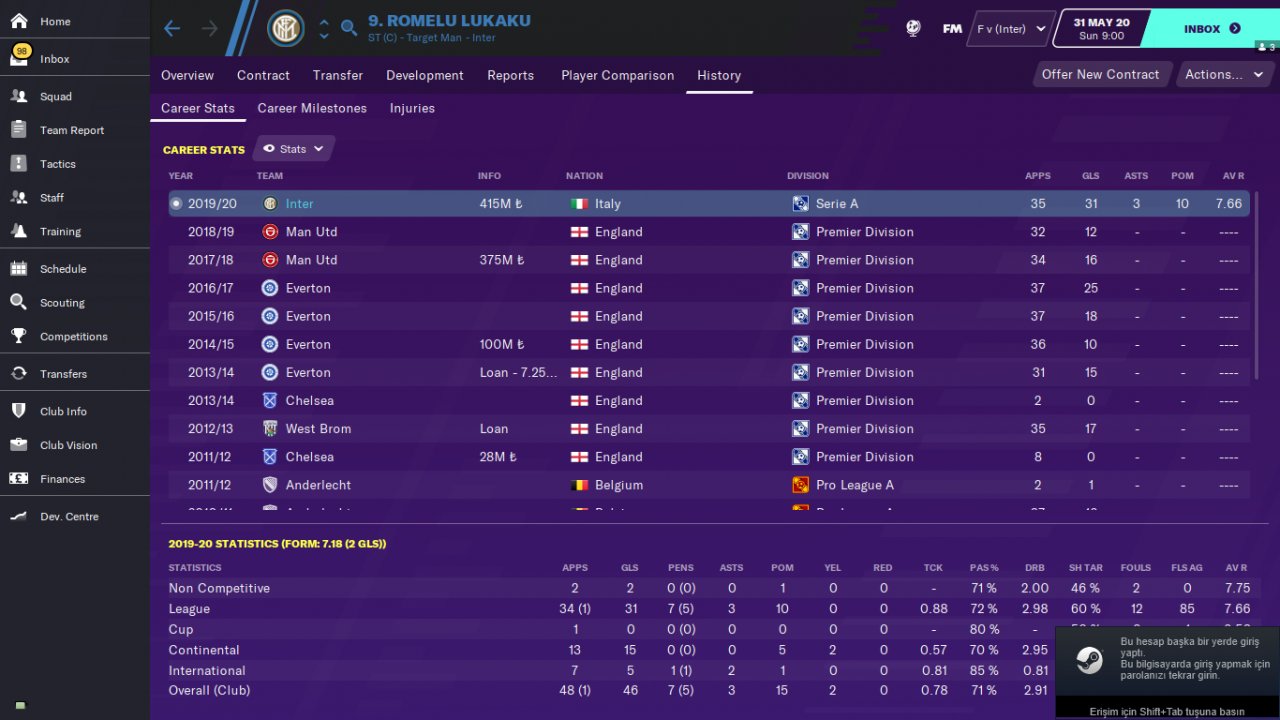Screen dimensions: 1280x720
Task: View the Career Milestones sub-tab
Action: pos(312,108)
